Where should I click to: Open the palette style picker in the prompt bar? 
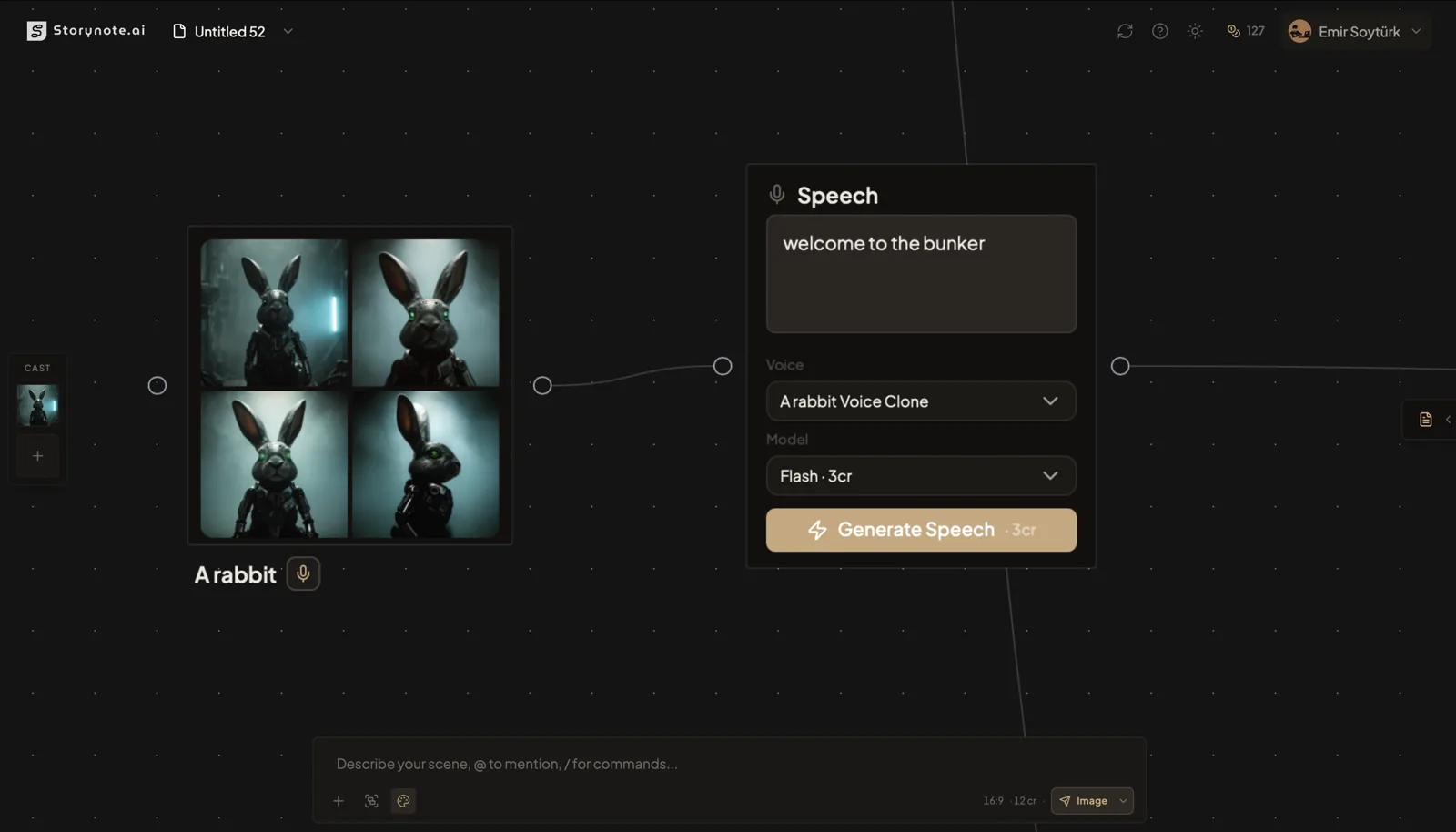tap(403, 801)
